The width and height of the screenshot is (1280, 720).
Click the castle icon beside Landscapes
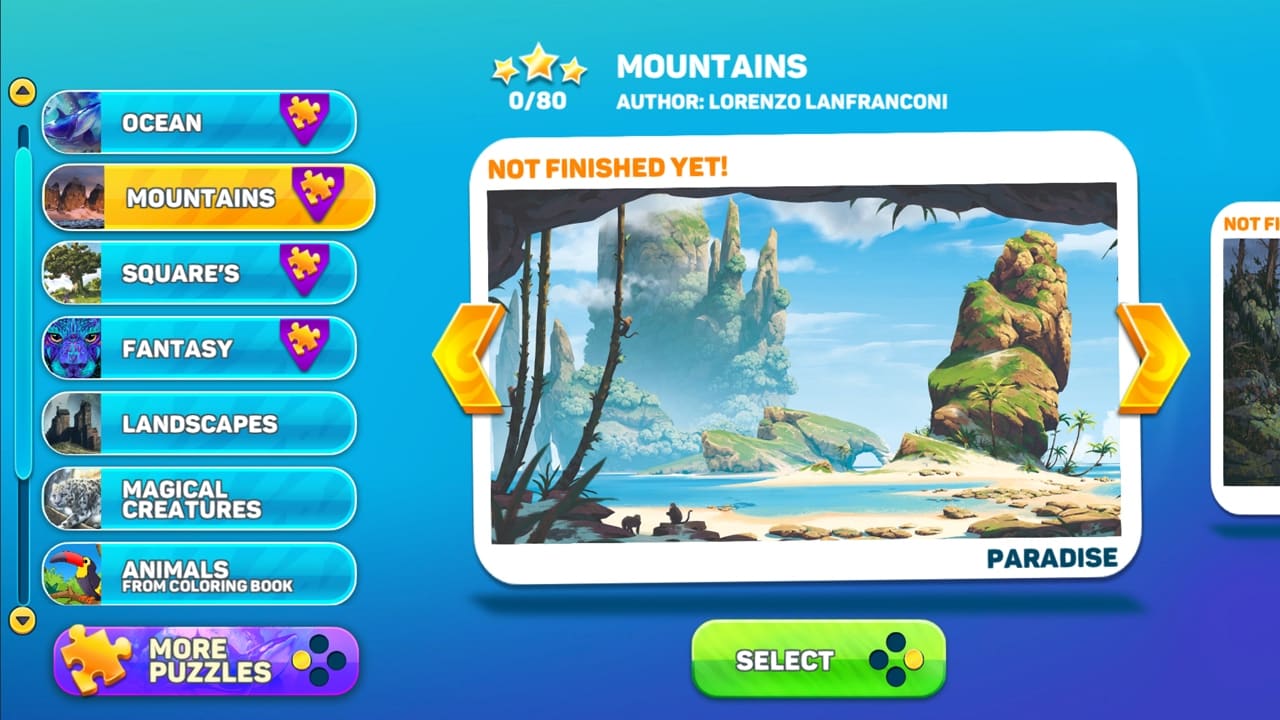72,423
